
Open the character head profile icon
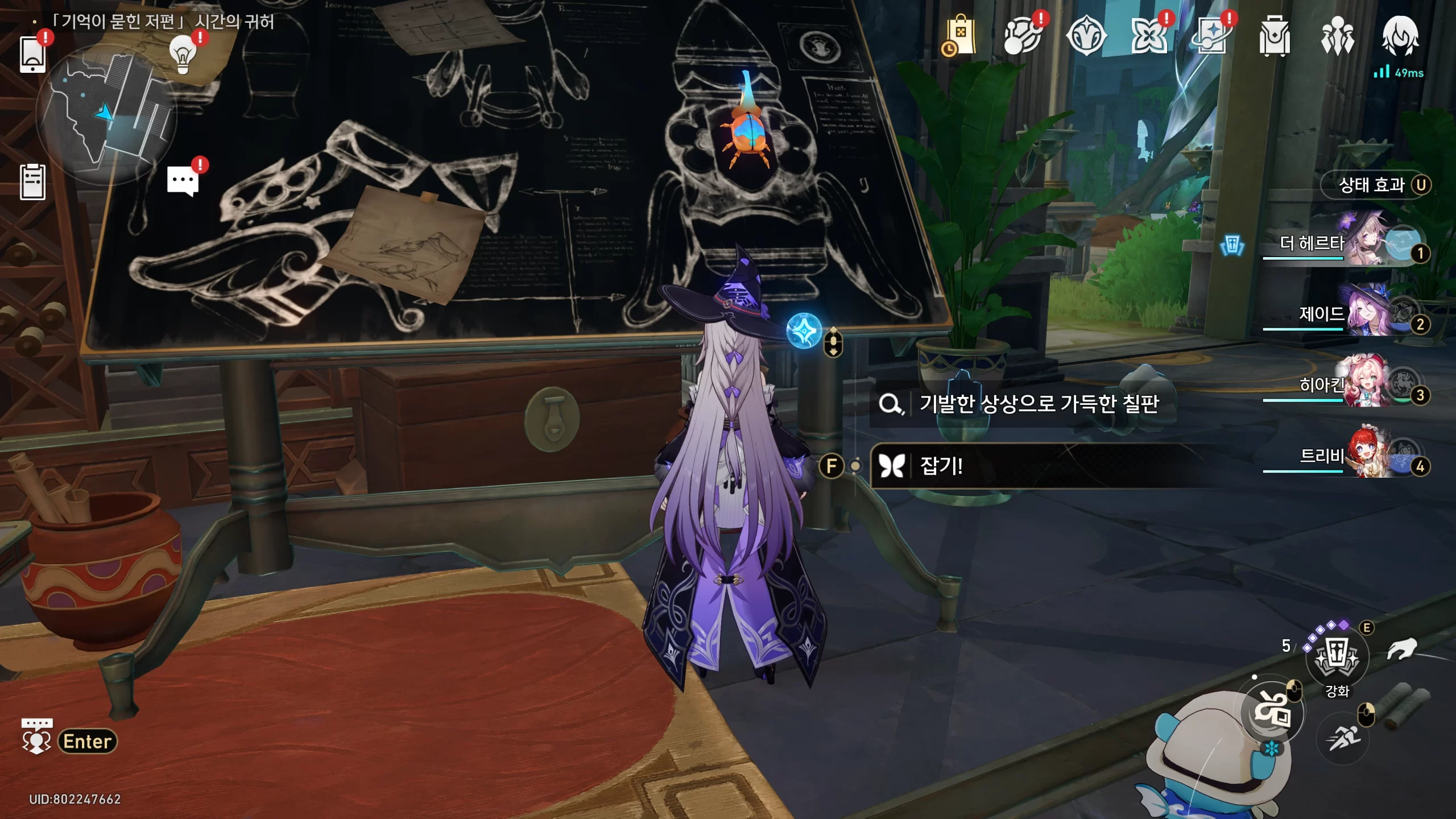1400,35
